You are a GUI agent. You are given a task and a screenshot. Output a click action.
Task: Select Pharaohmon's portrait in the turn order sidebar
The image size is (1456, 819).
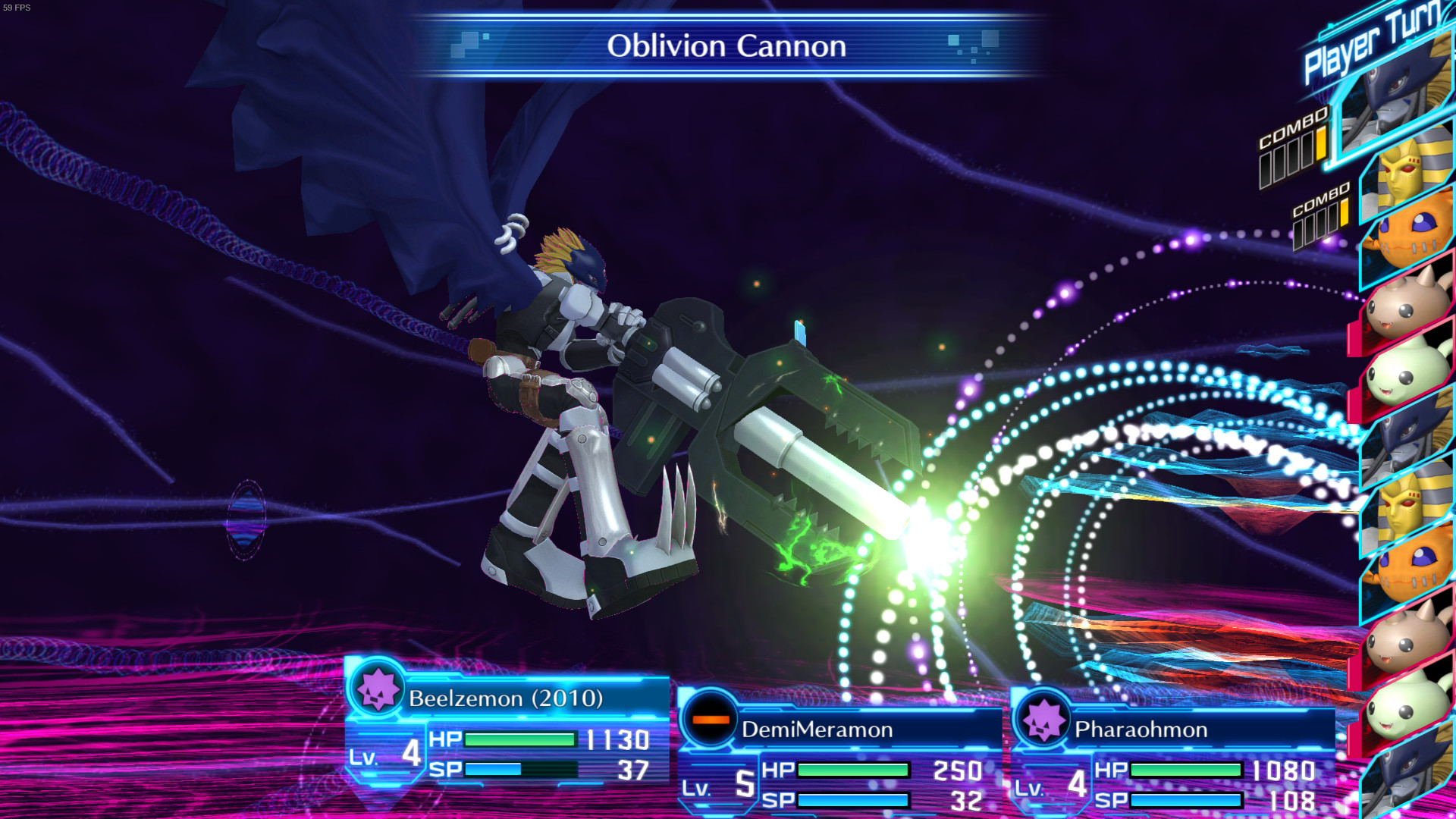pos(1407,171)
